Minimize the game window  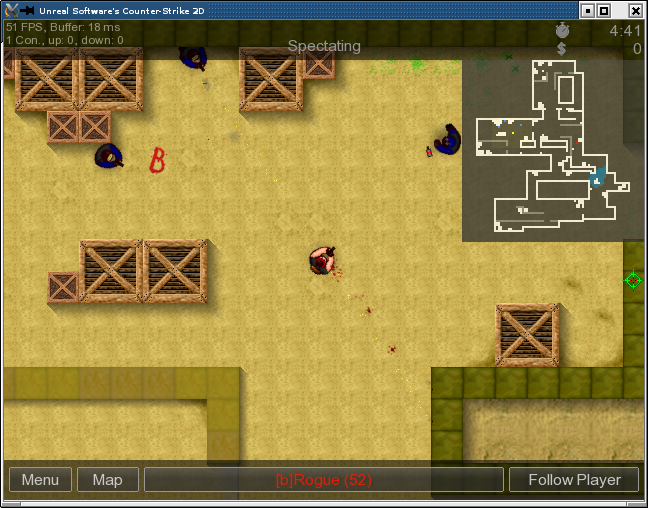pyautogui.click(x=587, y=10)
